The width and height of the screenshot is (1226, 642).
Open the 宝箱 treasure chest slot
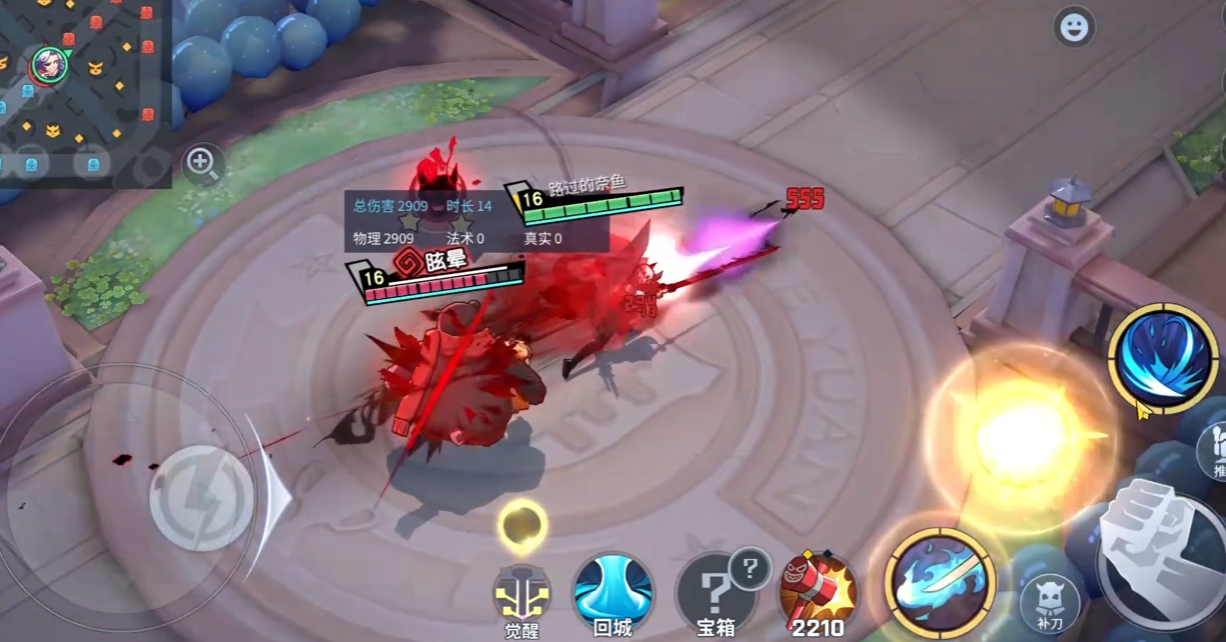pyautogui.click(x=713, y=595)
